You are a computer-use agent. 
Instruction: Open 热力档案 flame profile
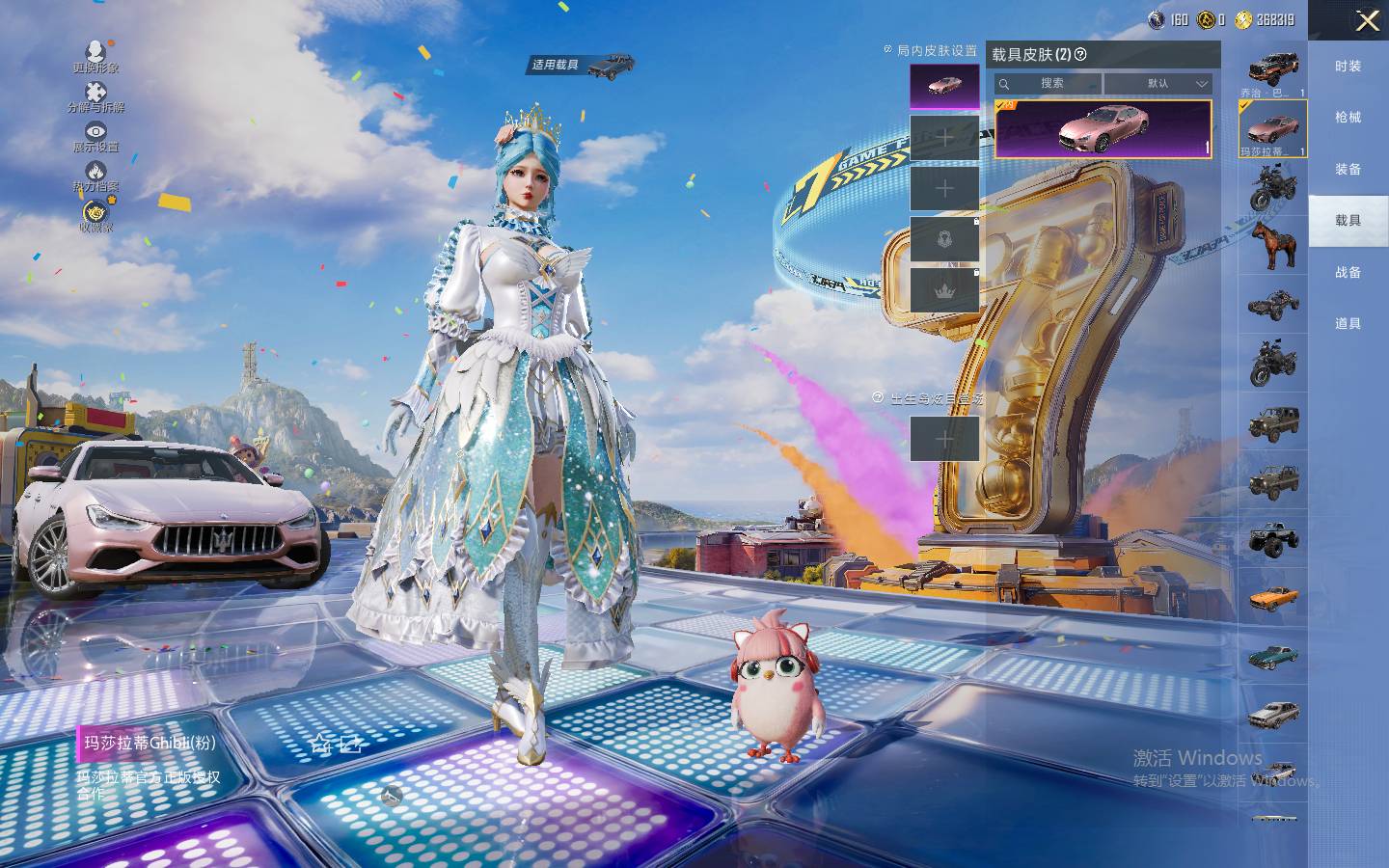(95, 176)
